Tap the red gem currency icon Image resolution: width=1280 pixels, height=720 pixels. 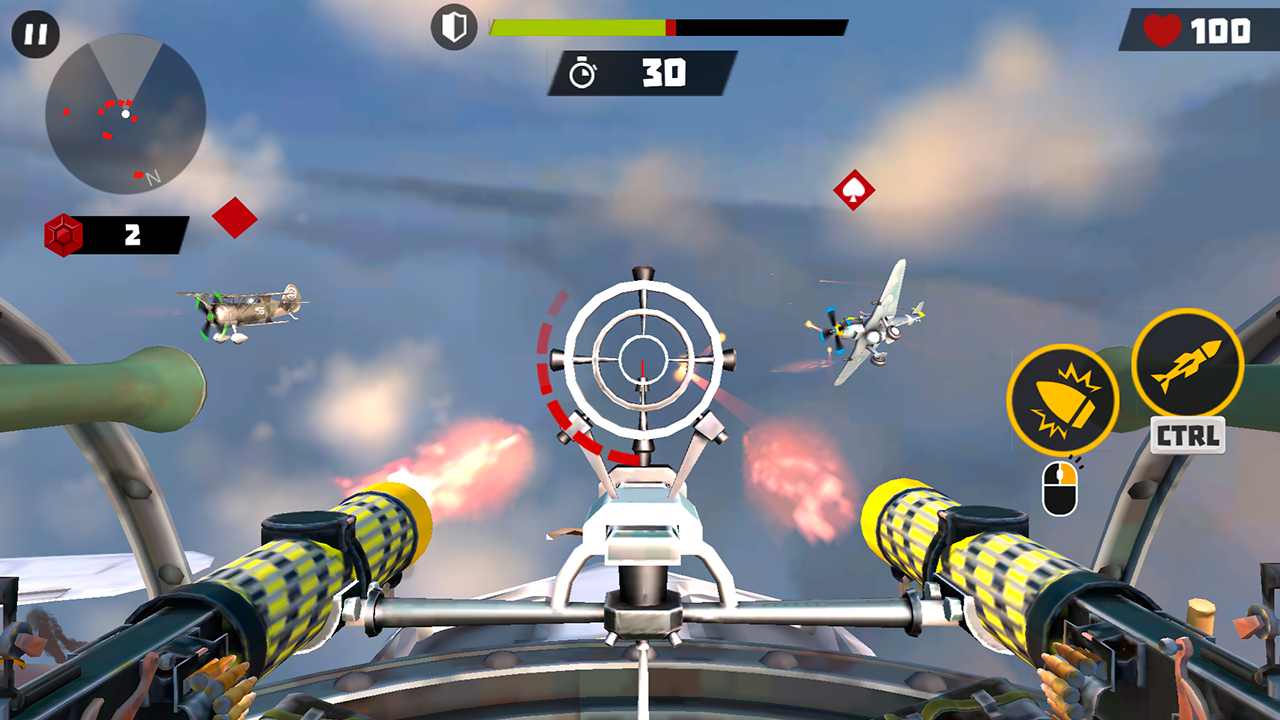tap(61, 235)
